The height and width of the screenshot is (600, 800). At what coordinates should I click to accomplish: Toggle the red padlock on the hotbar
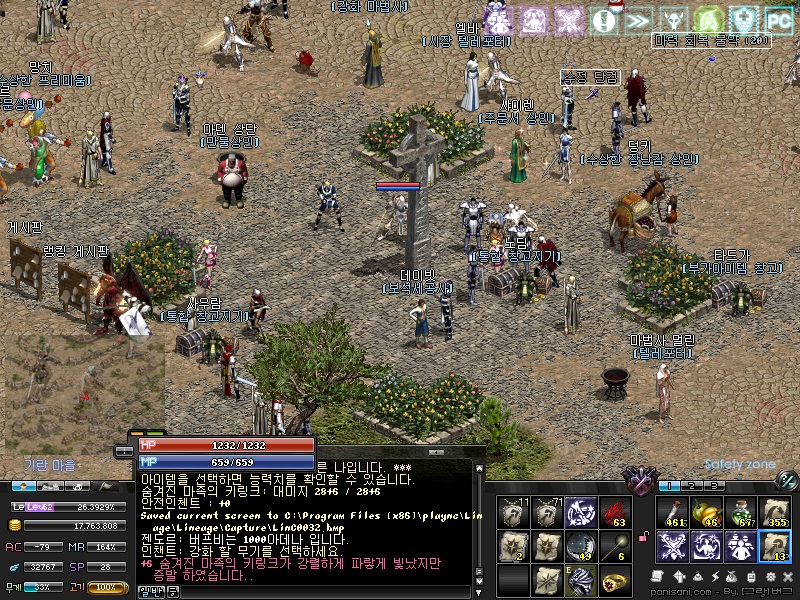[643, 539]
